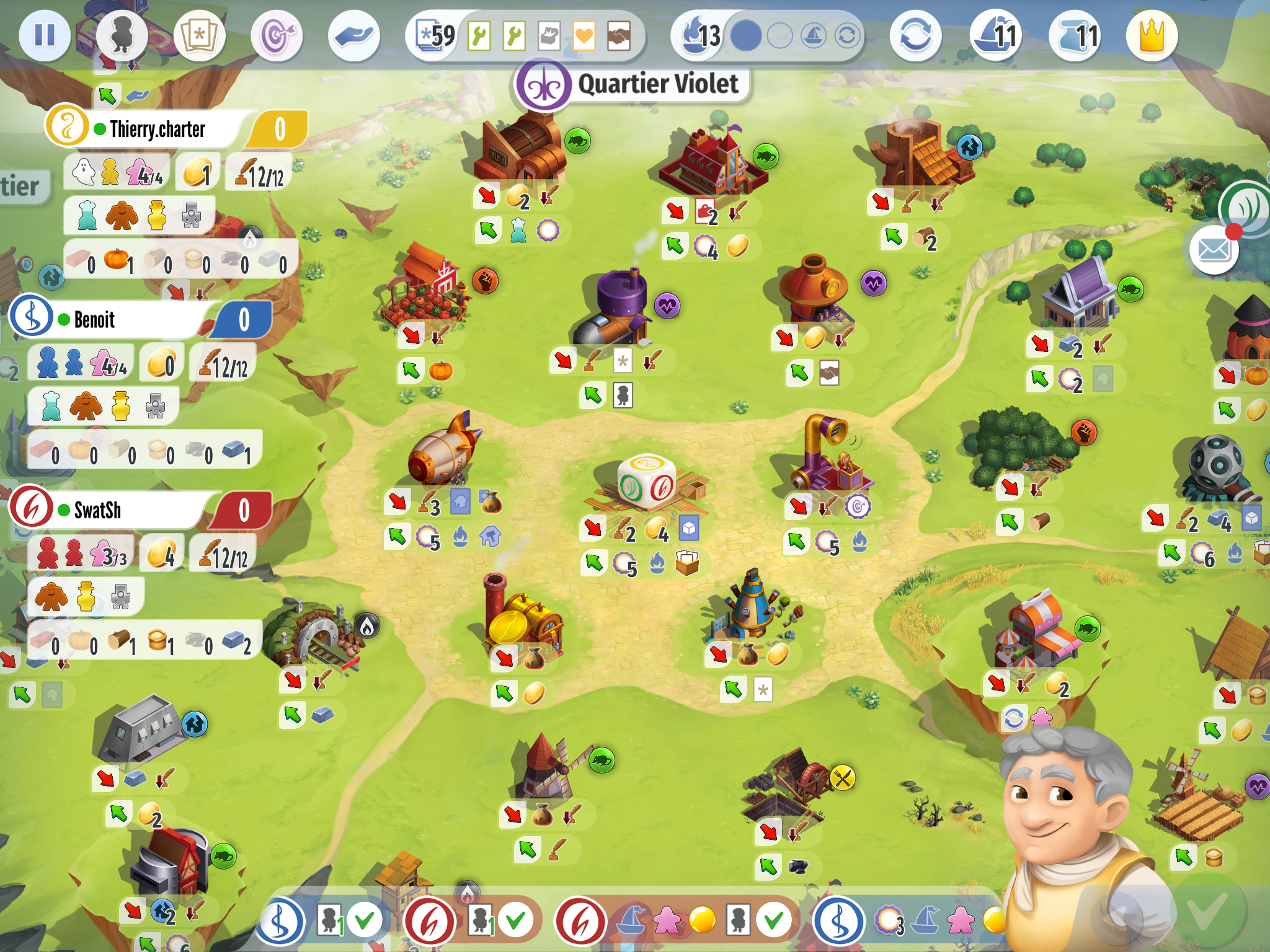Open the golden crown scoring button
Screen dimensions: 1270x952
(x=1152, y=35)
